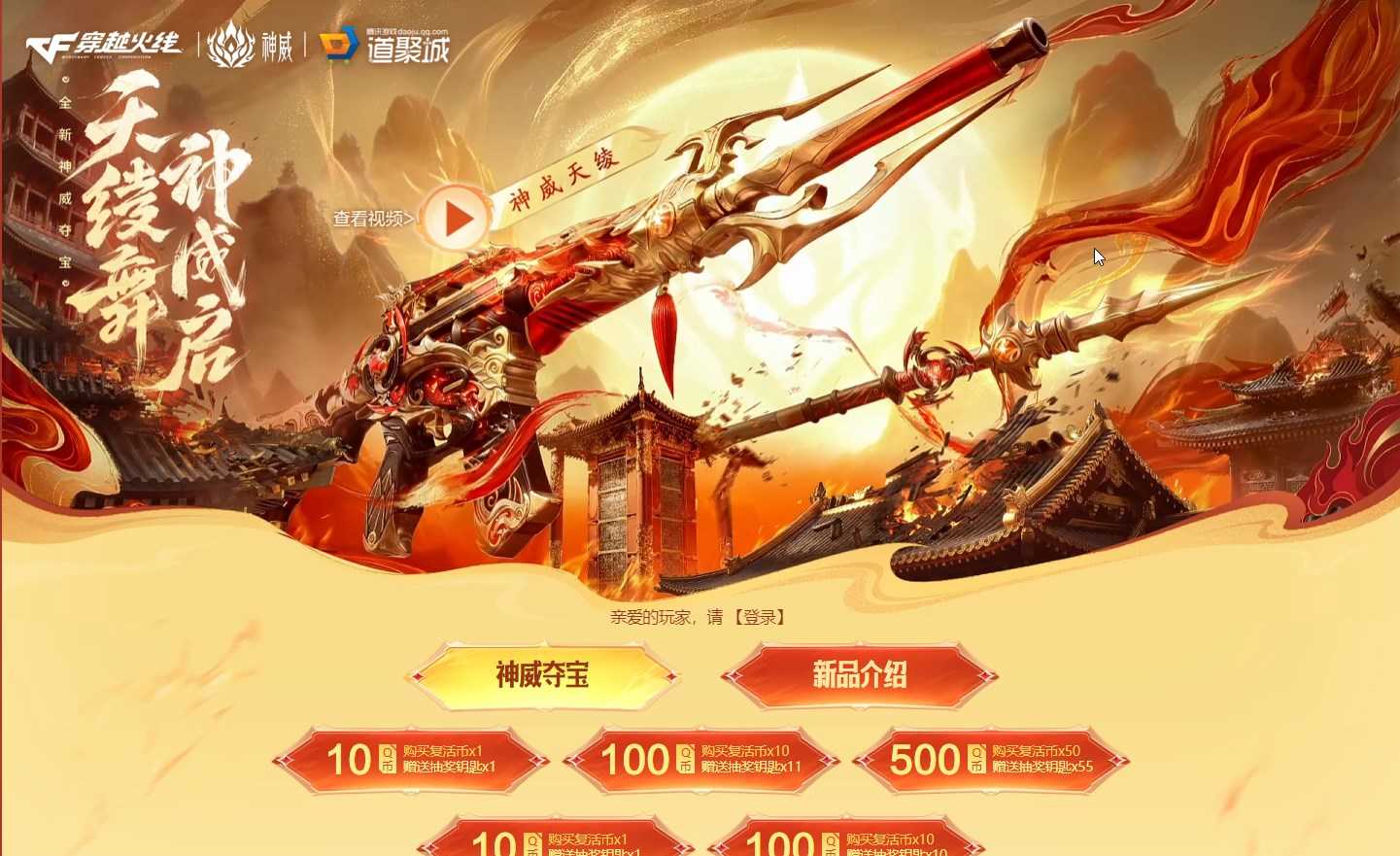Buy the 10 Q币 复活币x1 package
The width and height of the screenshot is (1400, 856).
pos(412,761)
